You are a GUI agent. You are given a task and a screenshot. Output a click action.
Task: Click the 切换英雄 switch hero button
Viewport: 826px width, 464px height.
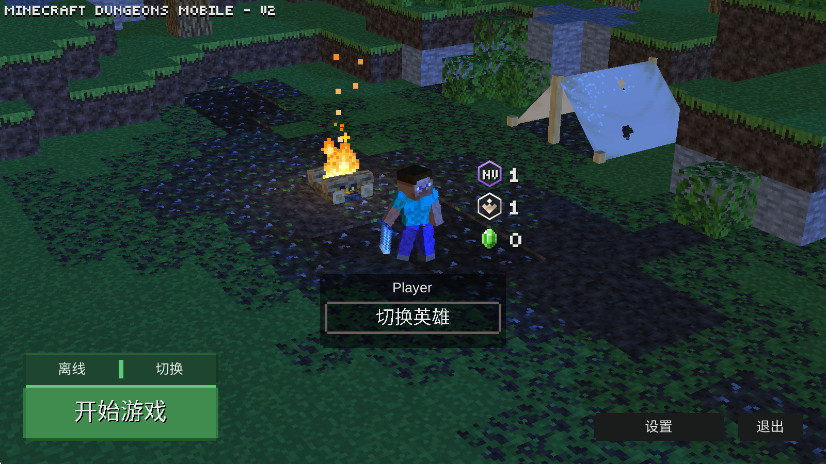412,318
